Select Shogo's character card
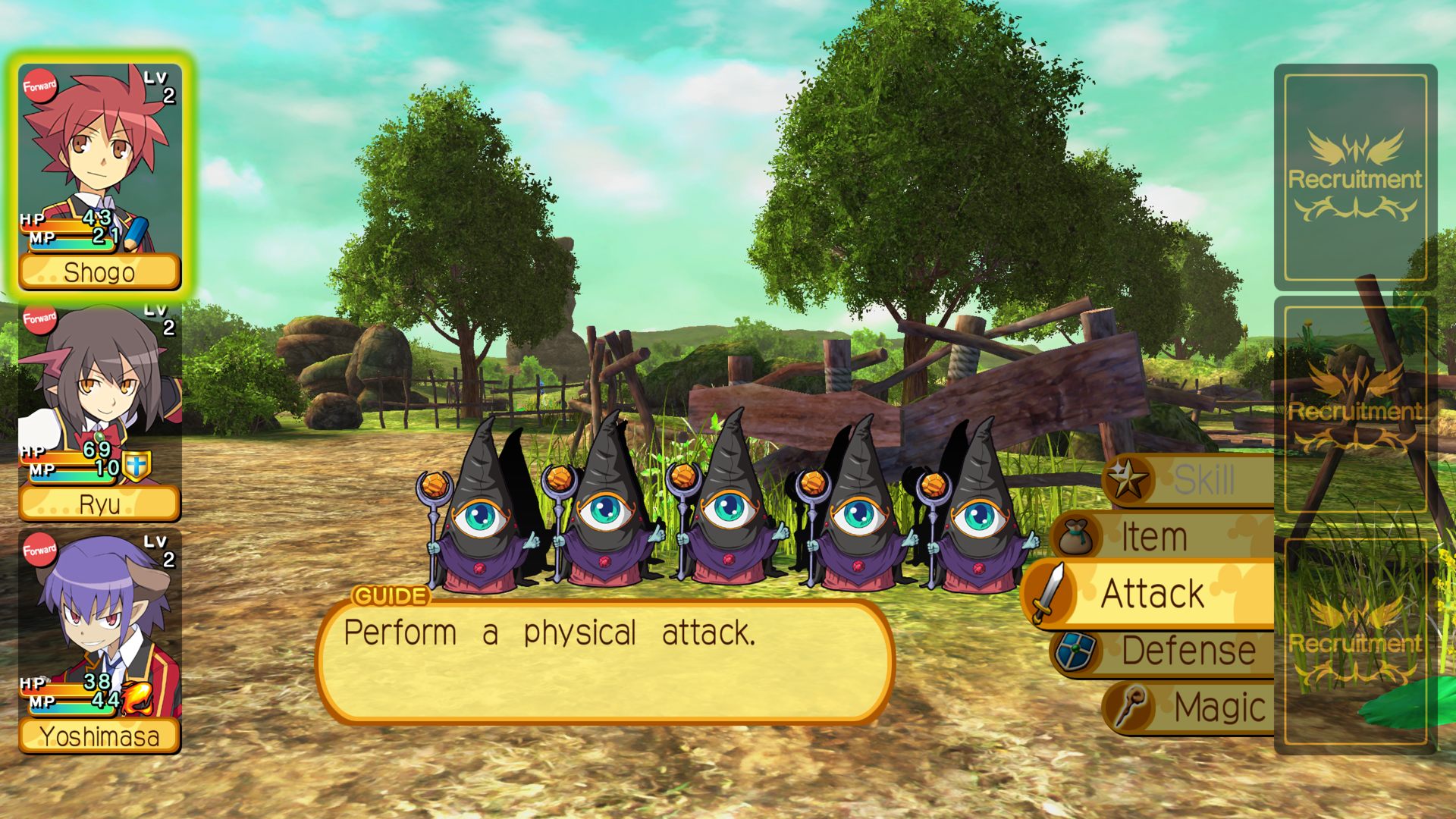Image resolution: width=1456 pixels, height=819 pixels. (100, 177)
